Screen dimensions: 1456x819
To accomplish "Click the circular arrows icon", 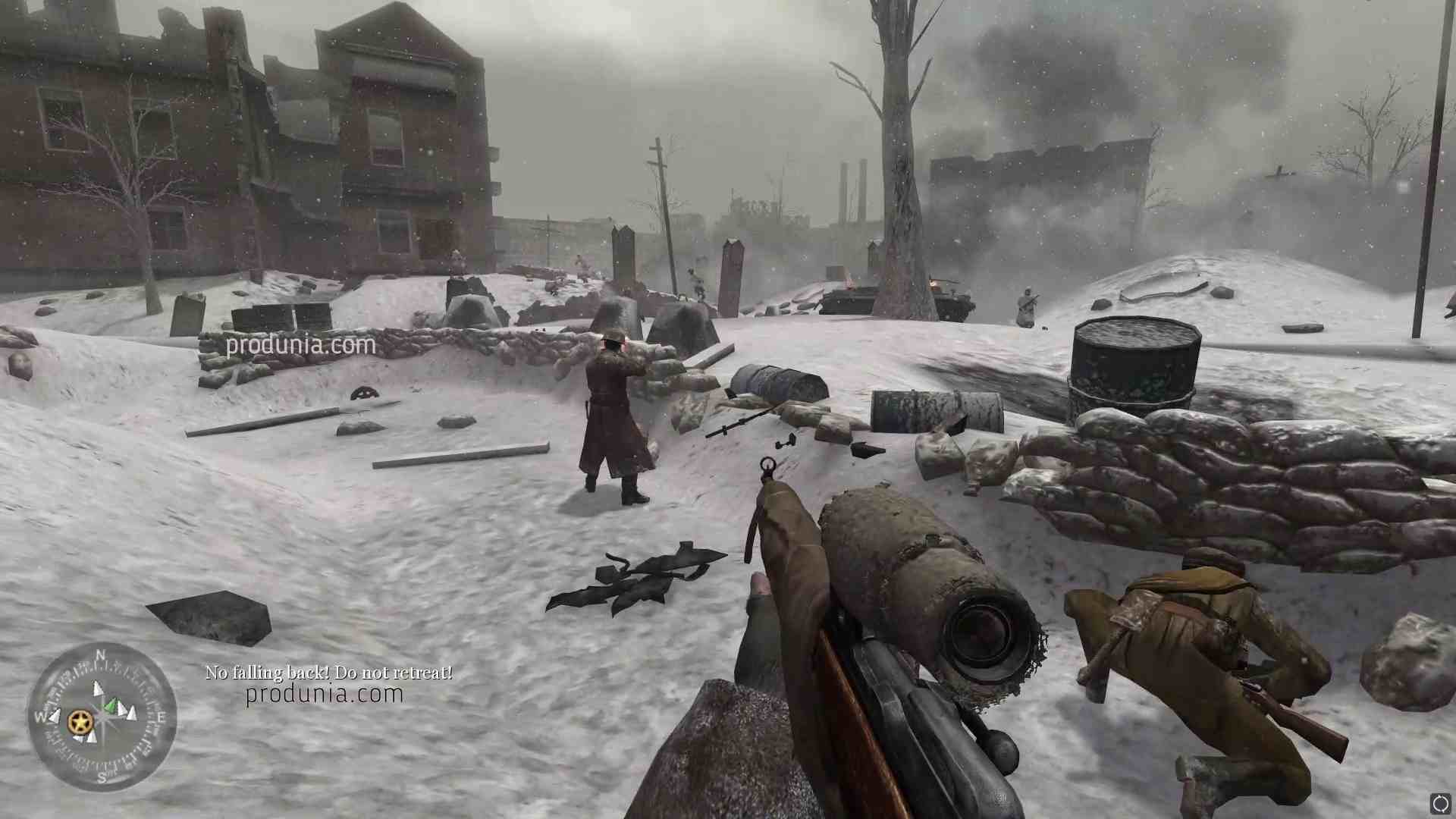I will click(x=1440, y=803).
